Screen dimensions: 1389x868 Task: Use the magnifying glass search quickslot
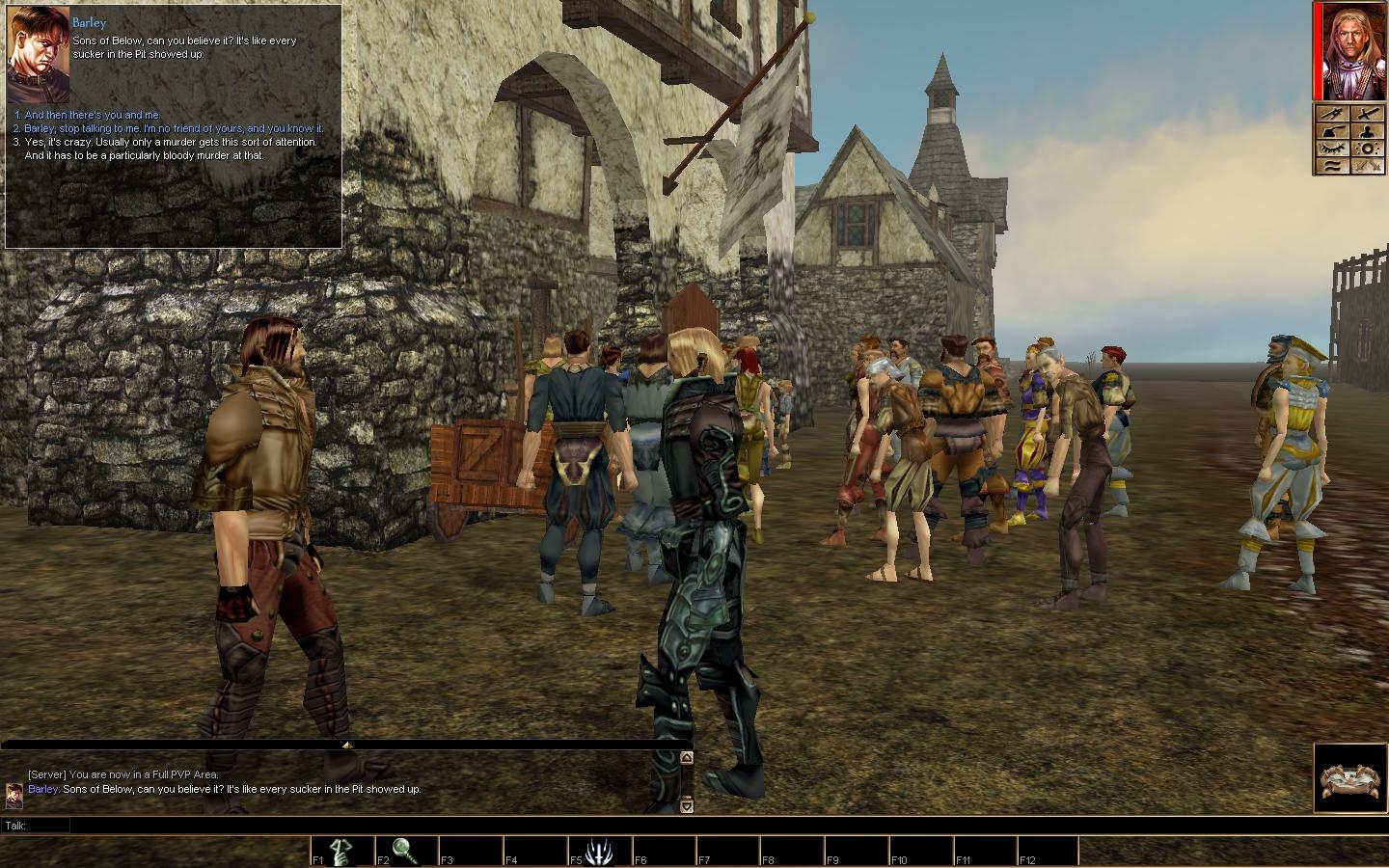pyautogui.click(x=404, y=851)
